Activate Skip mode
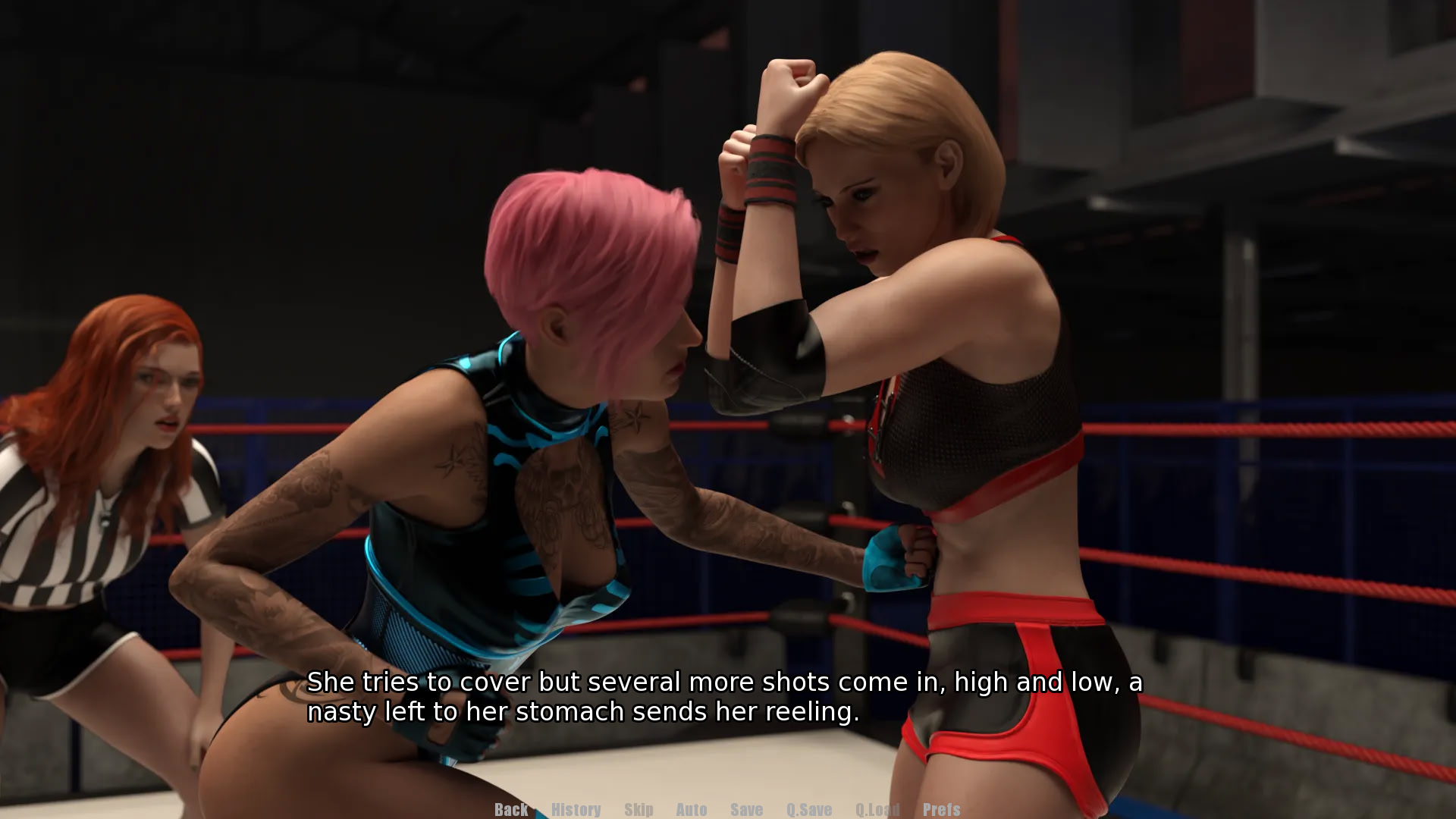The height and width of the screenshot is (819, 1456). click(x=639, y=809)
